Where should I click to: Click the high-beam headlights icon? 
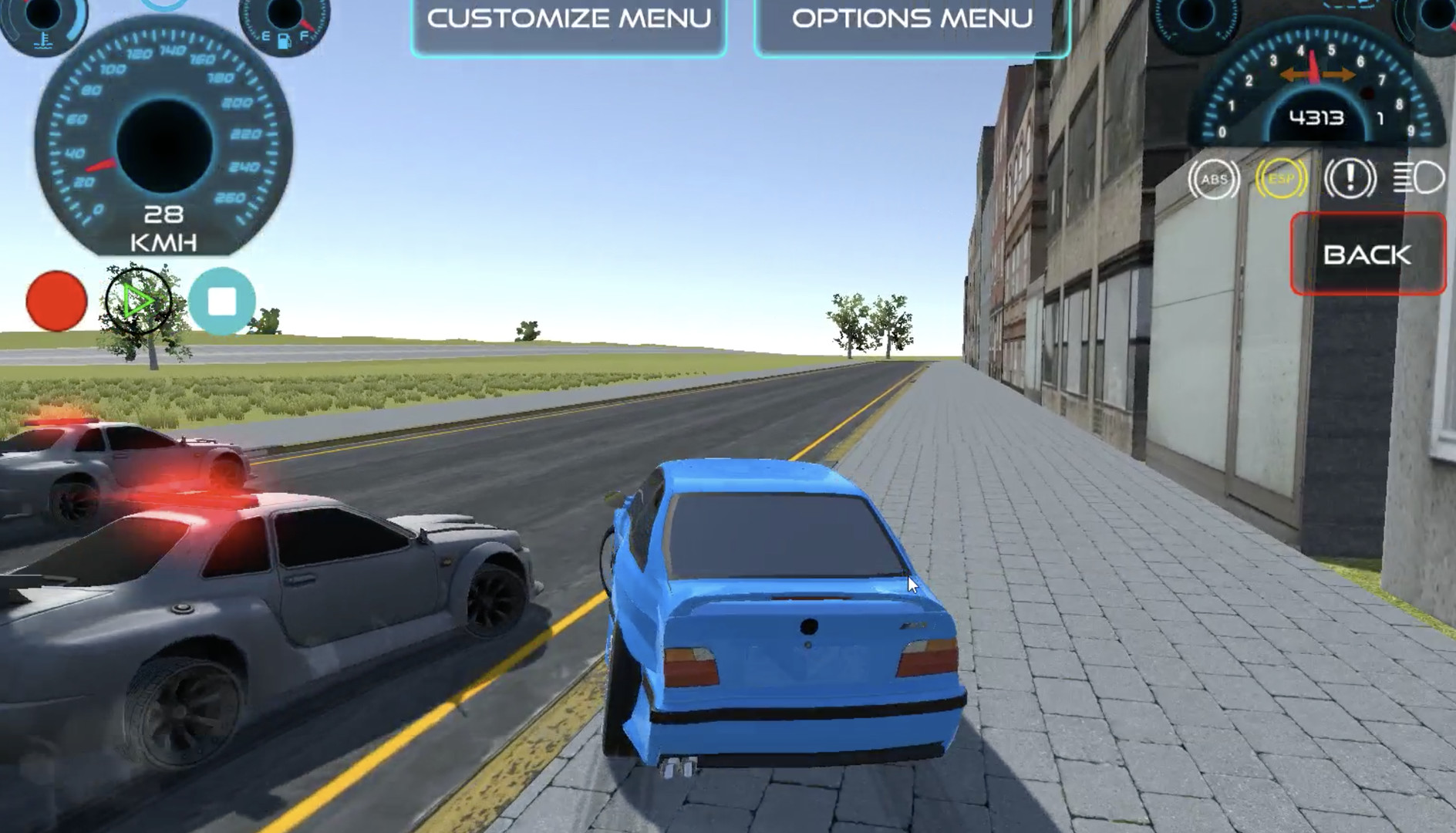[1419, 177]
